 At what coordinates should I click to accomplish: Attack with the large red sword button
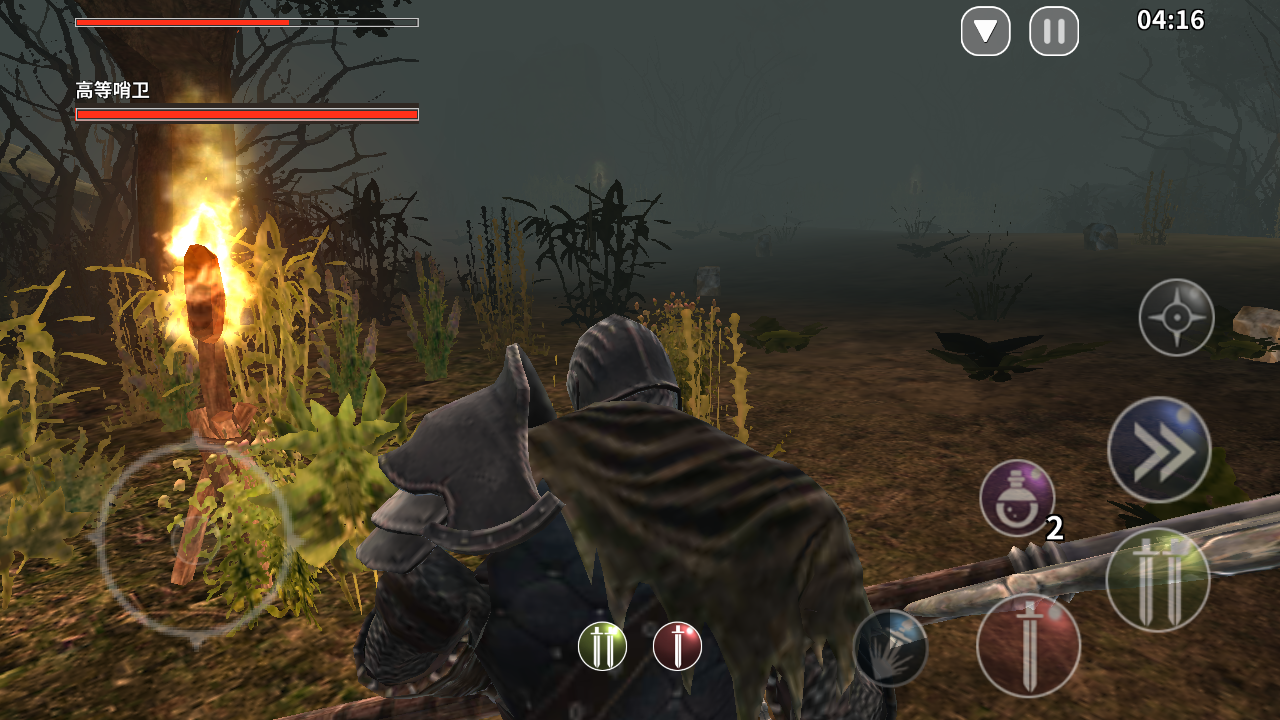pos(1028,645)
